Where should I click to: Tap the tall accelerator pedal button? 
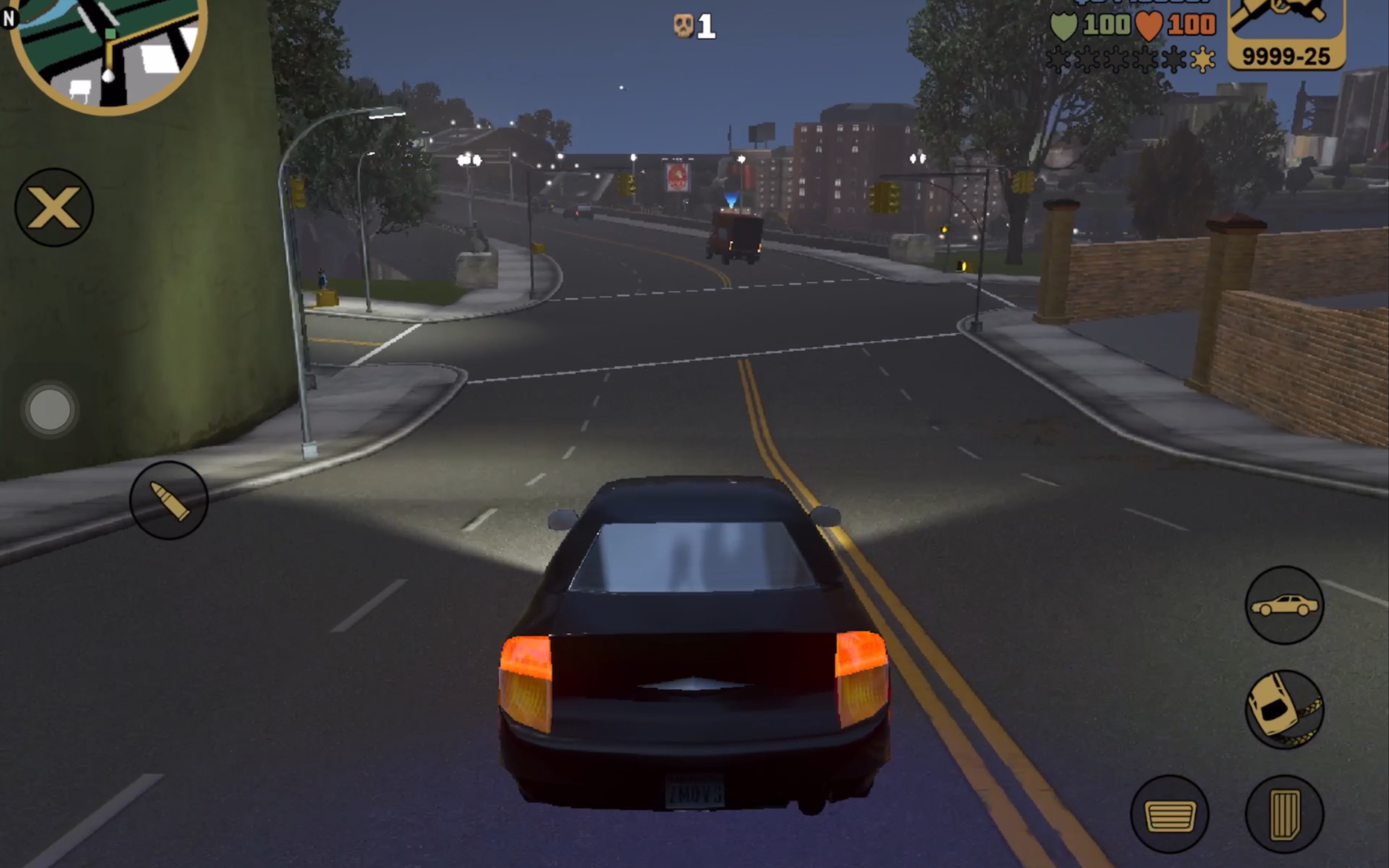coord(1284,814)
